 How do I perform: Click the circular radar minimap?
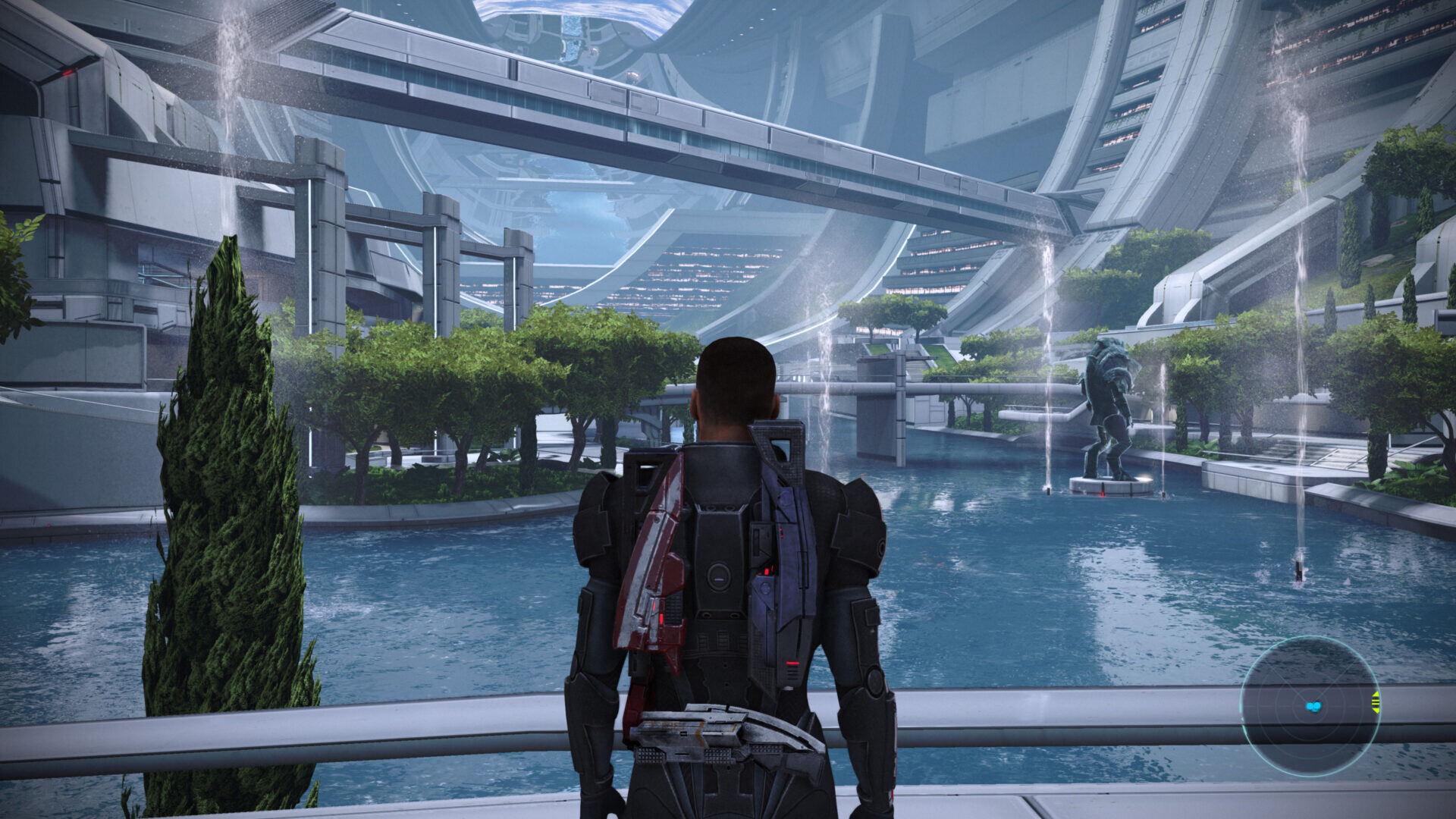[1310, 706]
